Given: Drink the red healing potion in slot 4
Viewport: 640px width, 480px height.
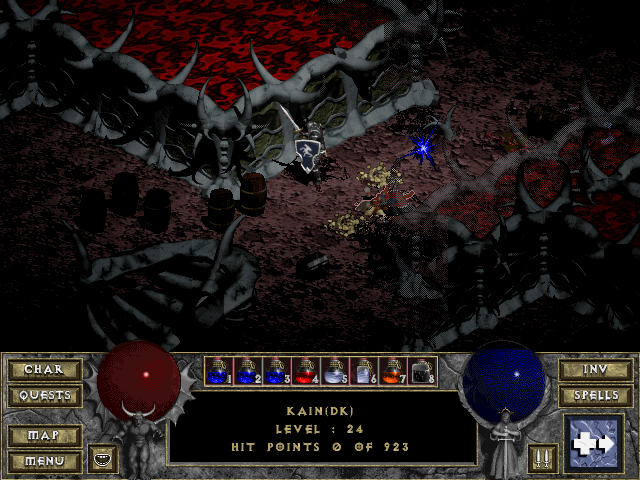Looking at the screenshot, I should 305,372.
